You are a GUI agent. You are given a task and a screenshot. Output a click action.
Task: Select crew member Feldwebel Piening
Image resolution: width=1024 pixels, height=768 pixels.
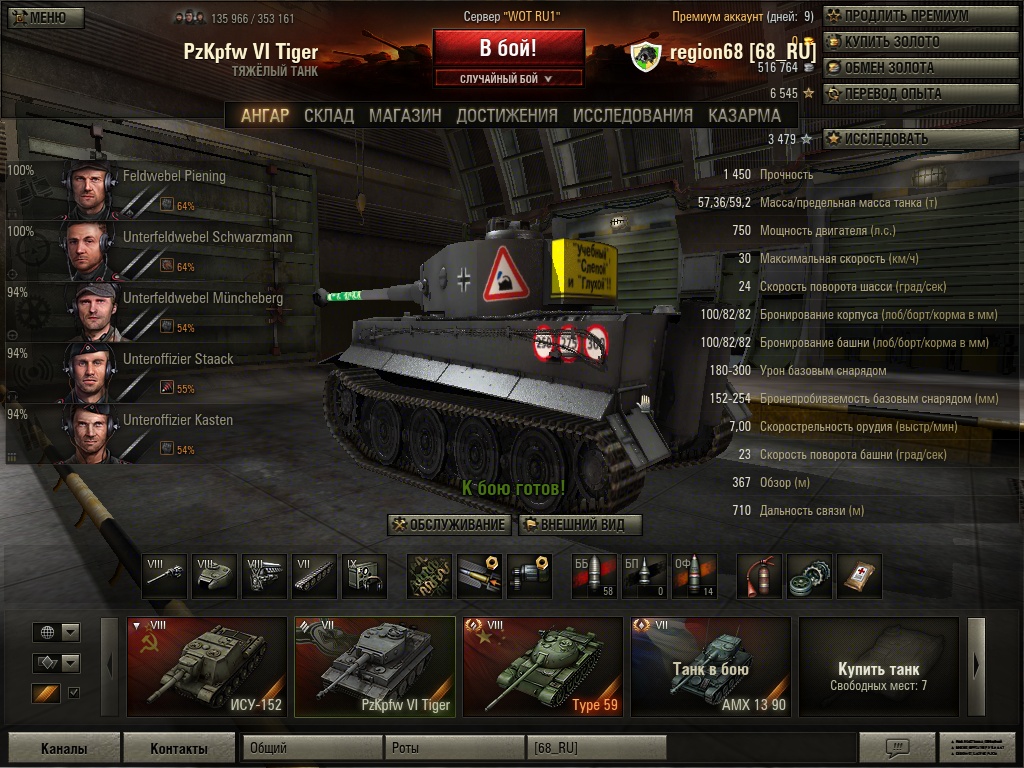pyautogui.click(x=160, y=188)
